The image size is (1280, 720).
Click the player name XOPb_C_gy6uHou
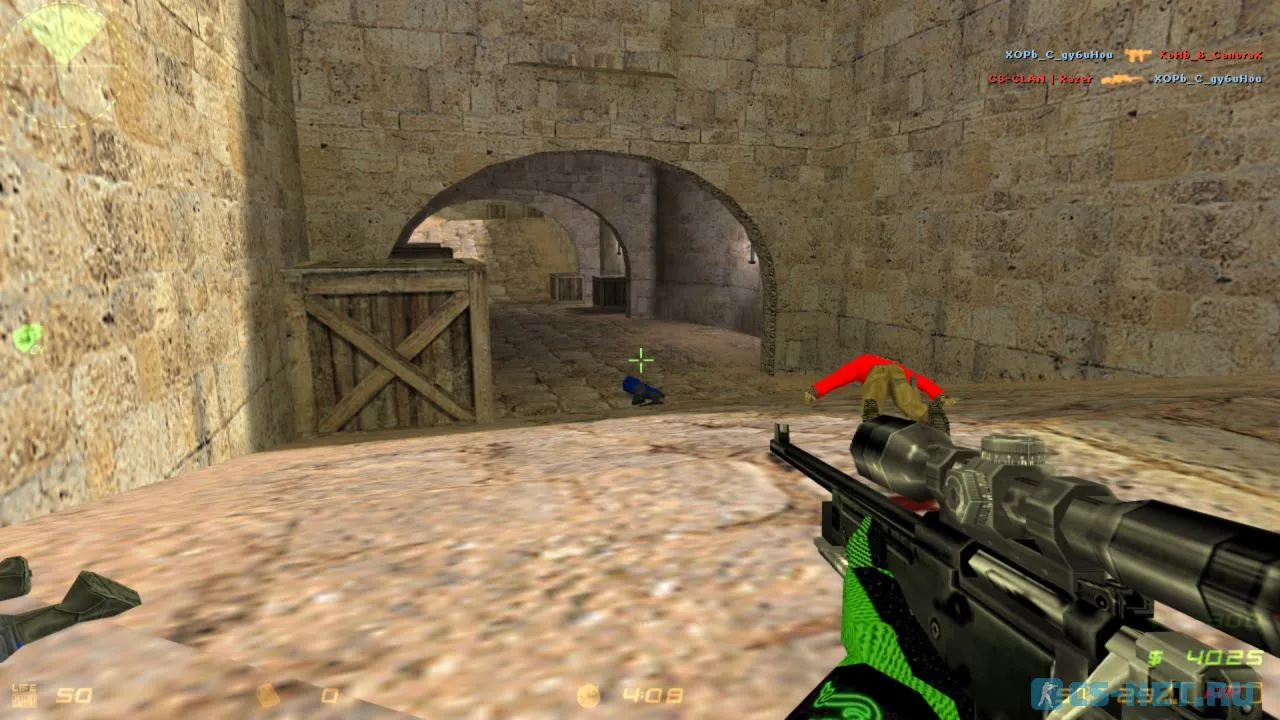[1058, 56]
